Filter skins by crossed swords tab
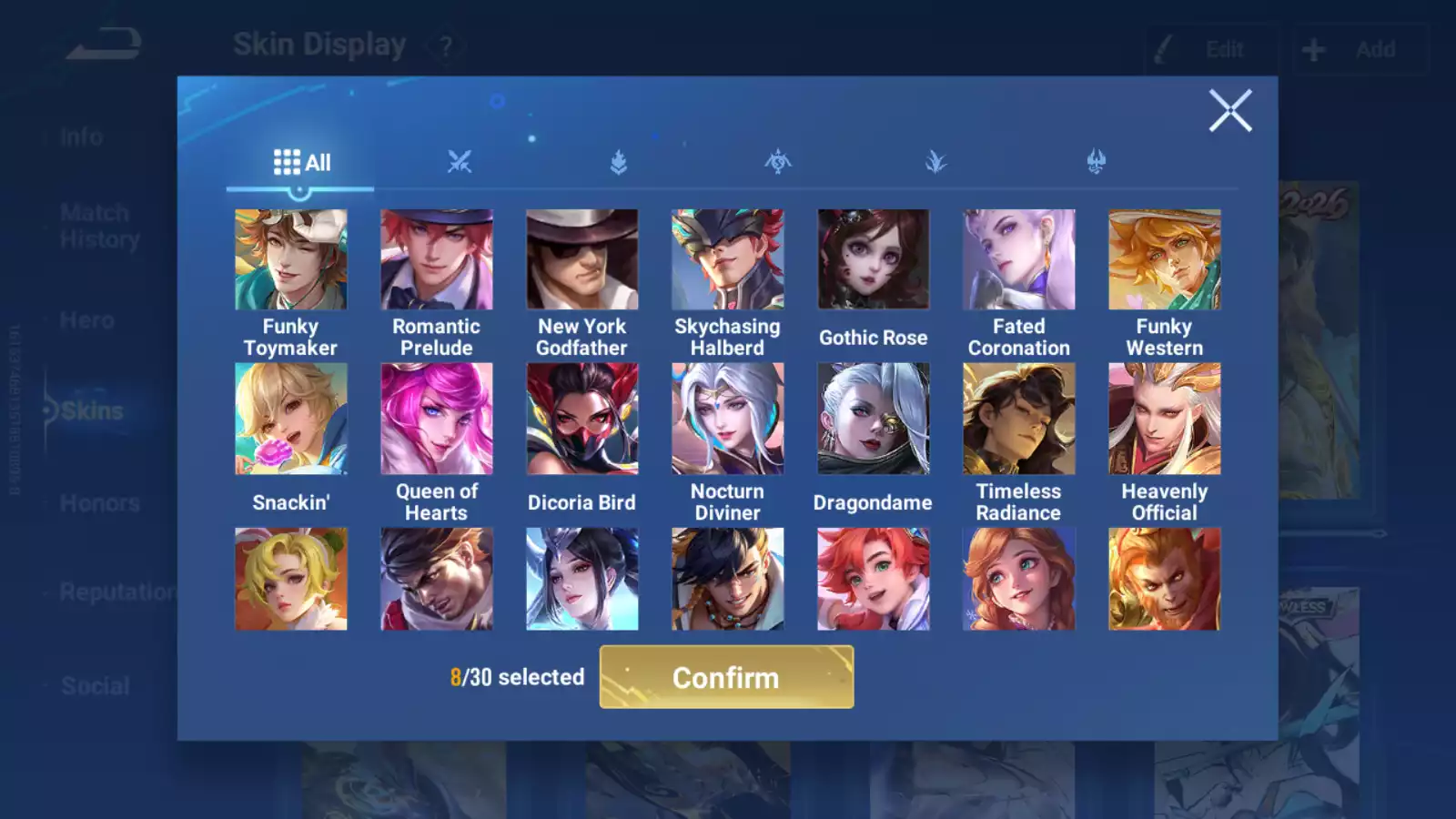Screen dimensions: 1456x819 coord(460,163)
